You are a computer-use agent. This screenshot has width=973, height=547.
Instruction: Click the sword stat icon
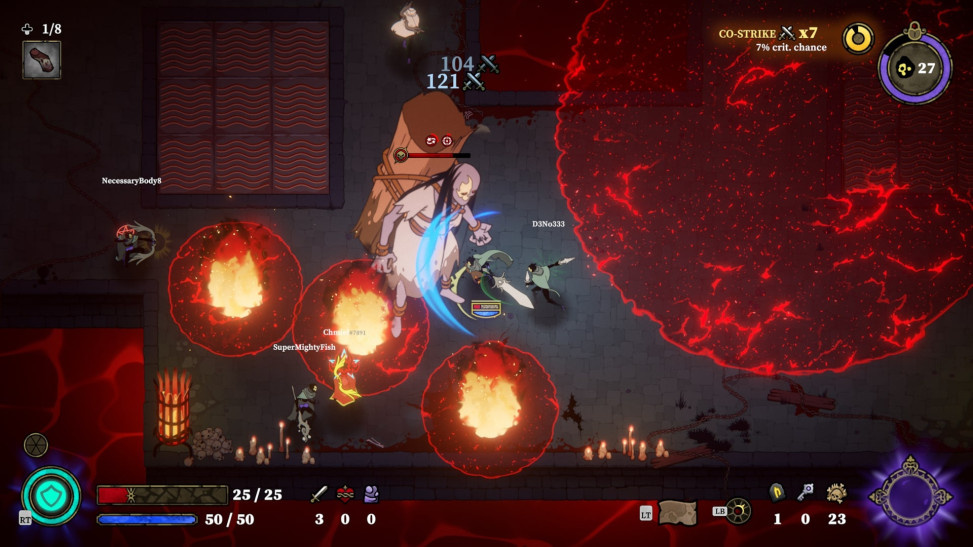319,493
